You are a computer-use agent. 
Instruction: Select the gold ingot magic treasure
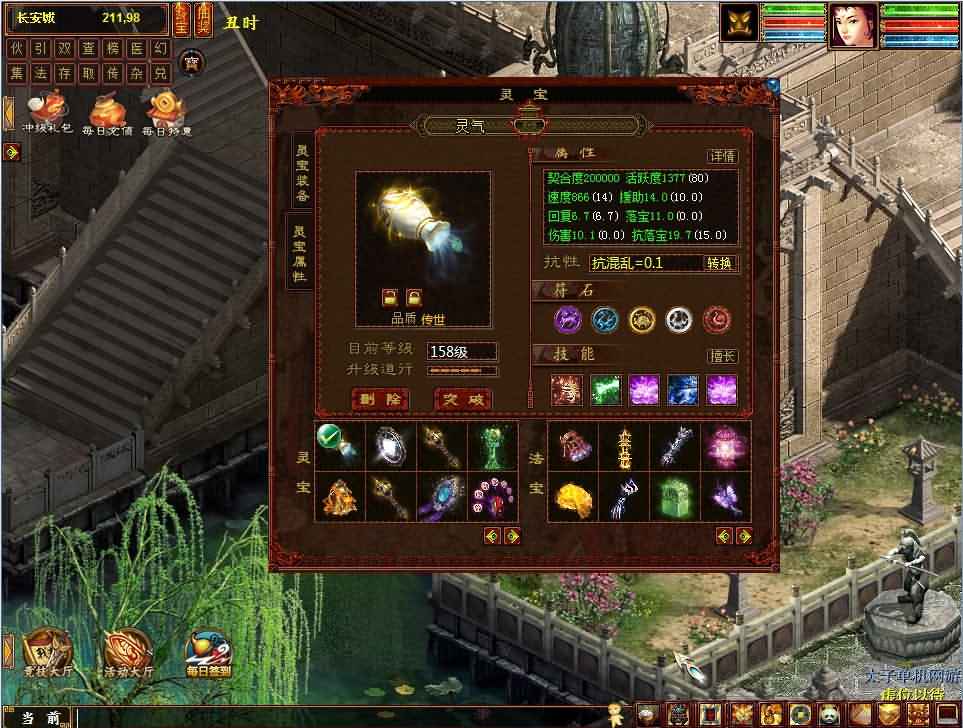click(571, 496)
